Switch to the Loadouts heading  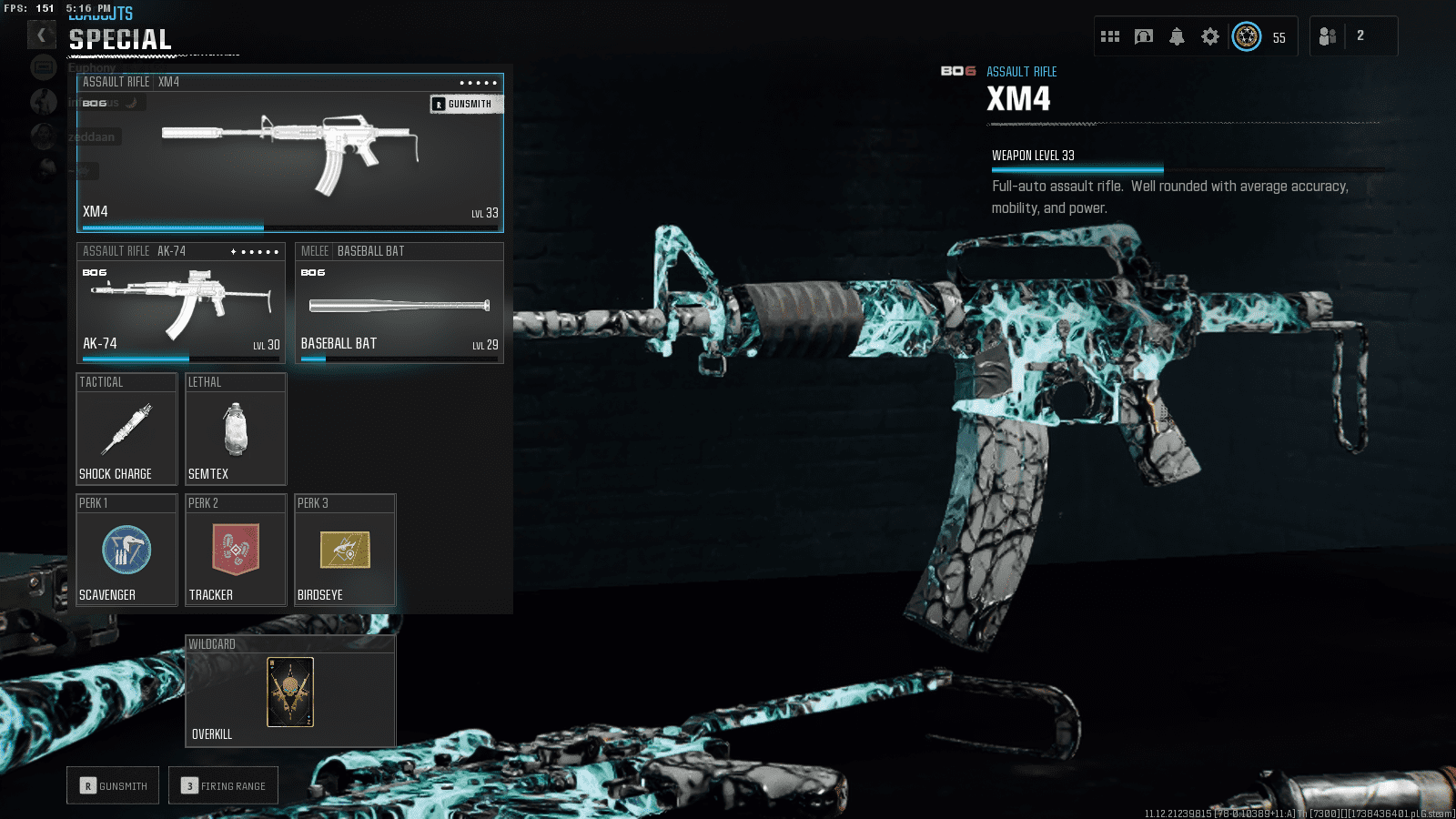click(x=98, y=14)
